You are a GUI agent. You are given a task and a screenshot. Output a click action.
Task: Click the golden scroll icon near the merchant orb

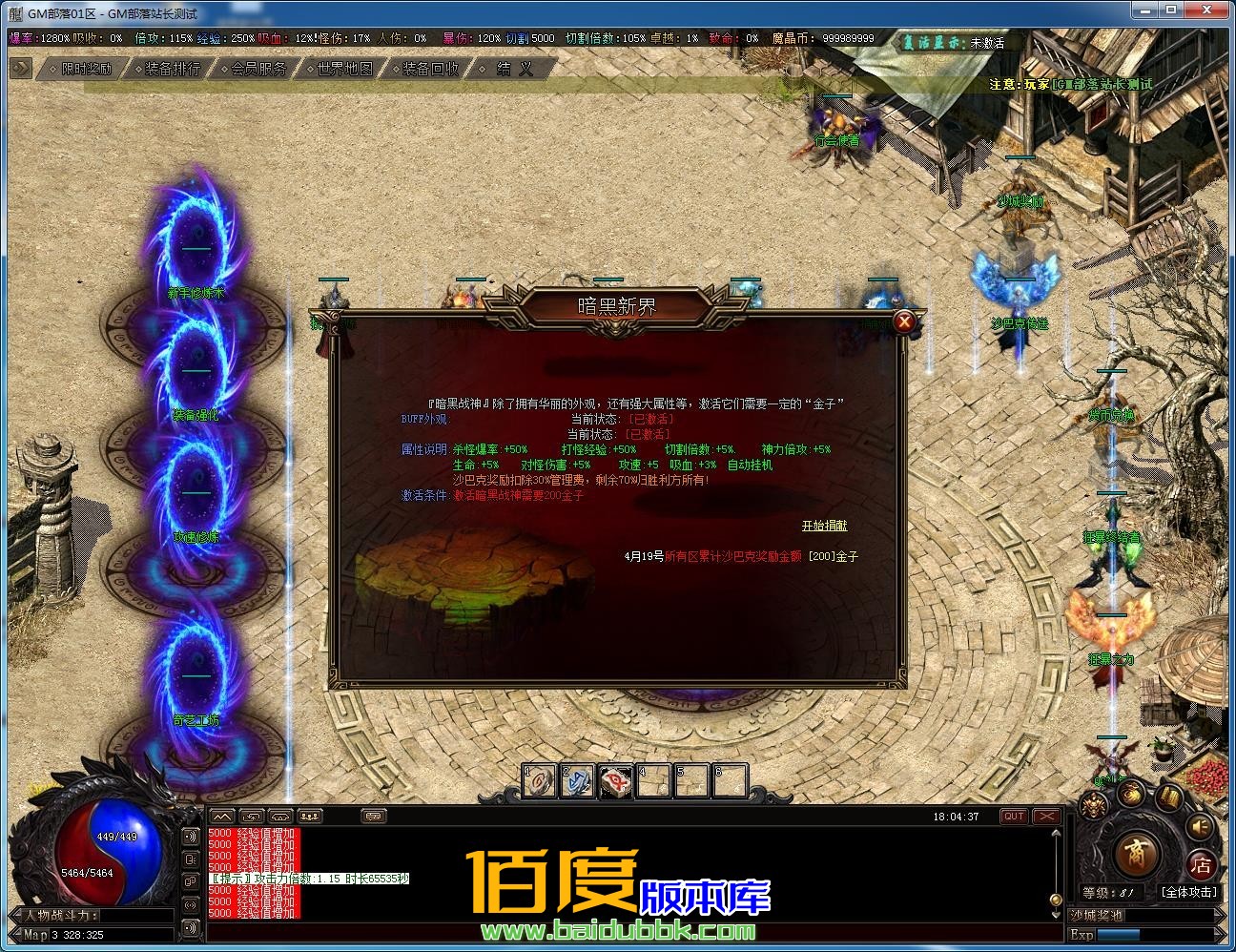[x=1169, y=798]
